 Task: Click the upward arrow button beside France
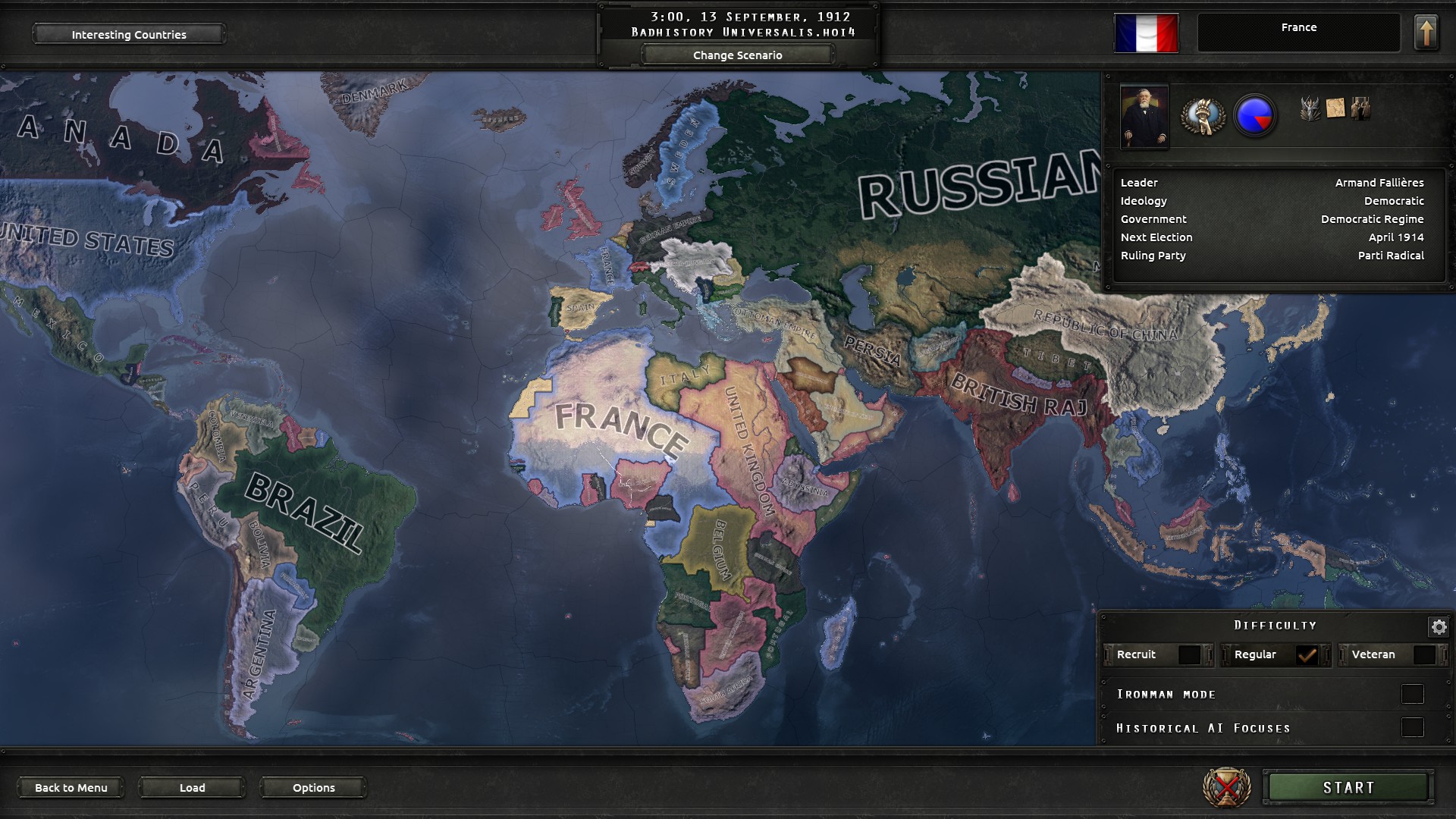click(x=1426, y=33)
